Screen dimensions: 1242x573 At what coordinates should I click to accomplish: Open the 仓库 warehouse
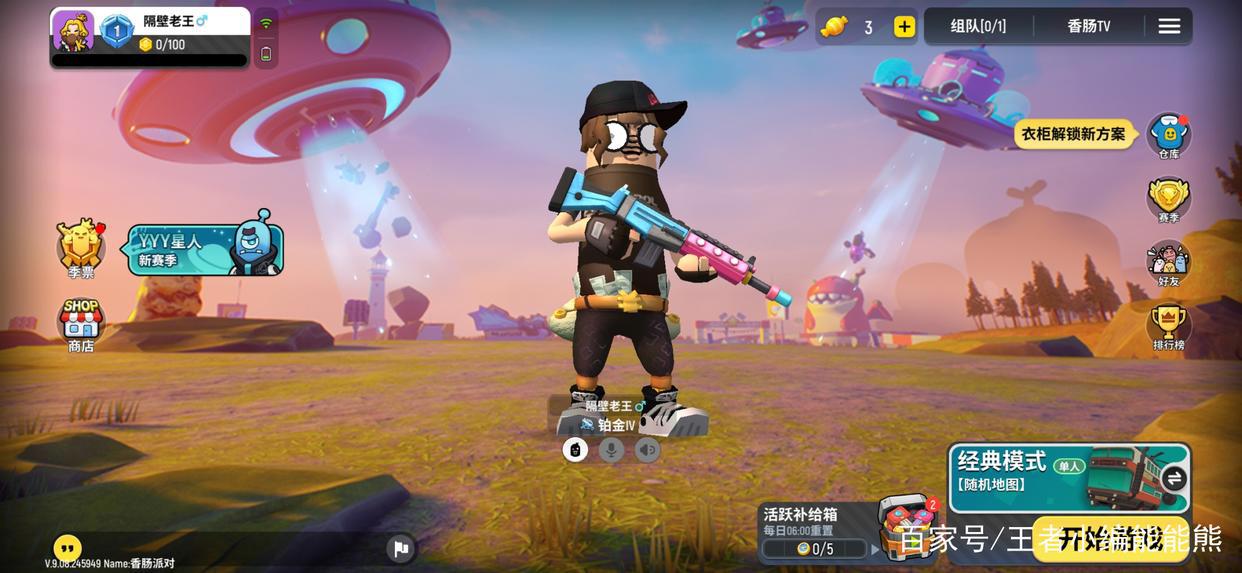1168,134
